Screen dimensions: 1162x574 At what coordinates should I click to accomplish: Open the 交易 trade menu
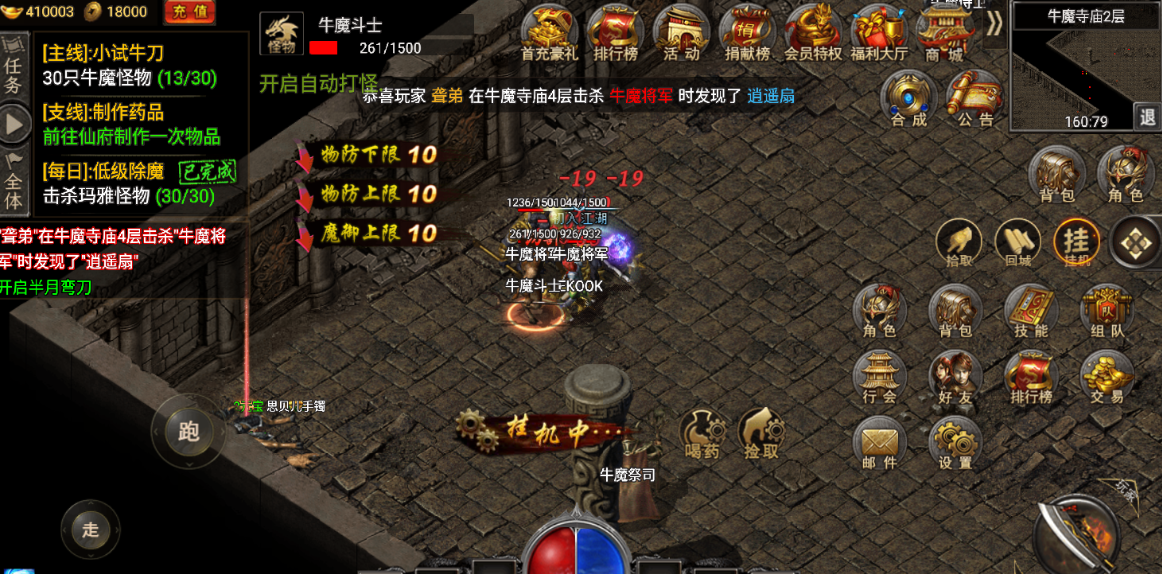[1105, 376]
